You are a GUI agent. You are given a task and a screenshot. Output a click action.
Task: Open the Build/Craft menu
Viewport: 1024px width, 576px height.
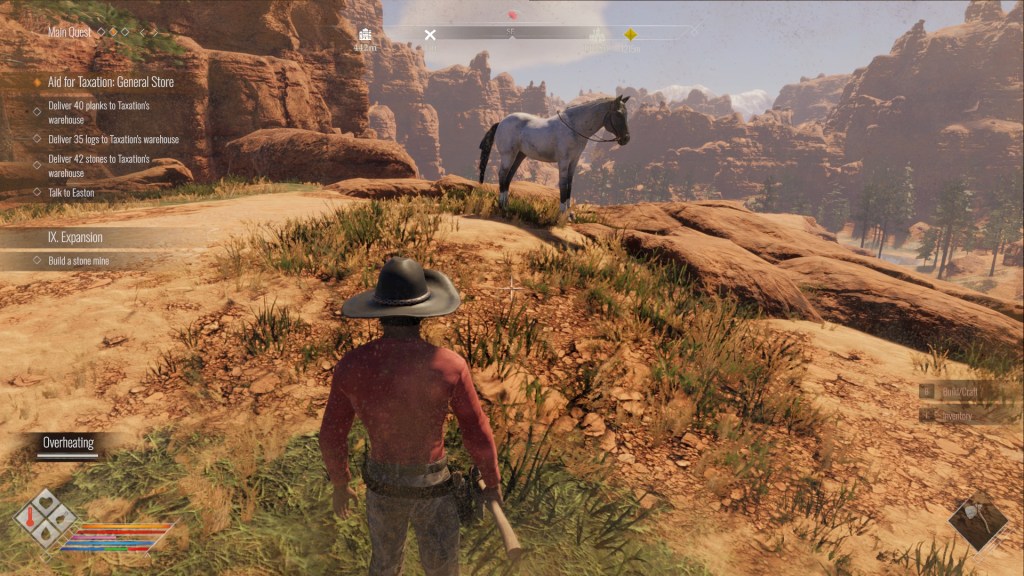[961, 392]
